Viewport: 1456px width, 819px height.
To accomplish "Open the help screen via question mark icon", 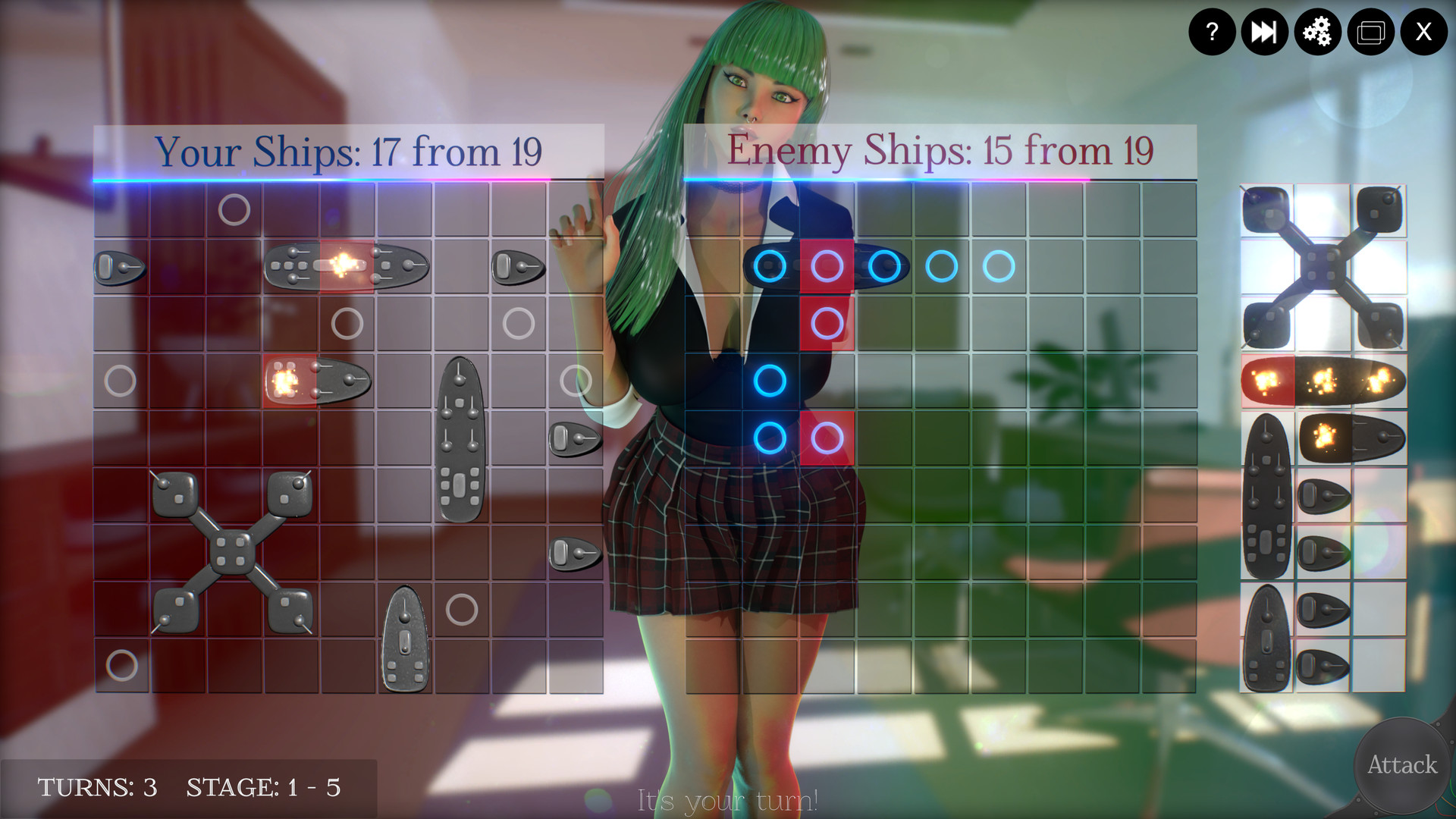I will tap(1212, 32).
